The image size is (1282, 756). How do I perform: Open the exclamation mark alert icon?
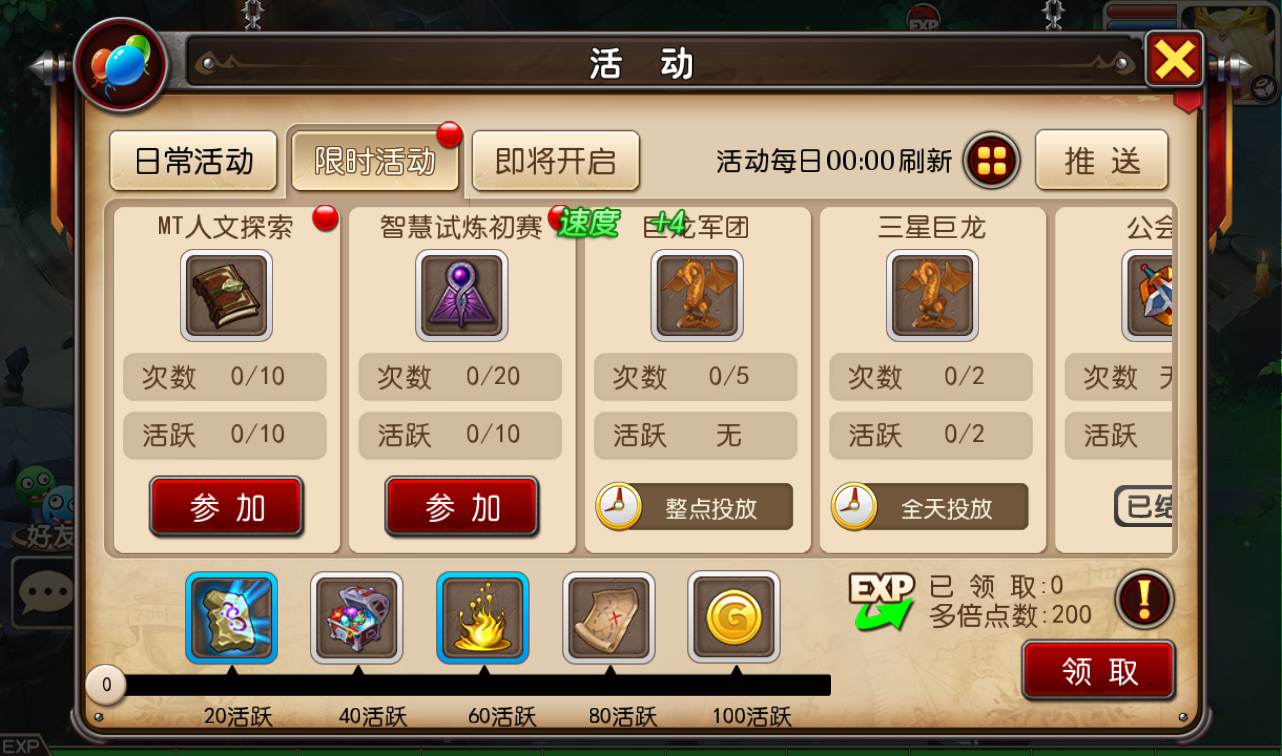click(1143, 599)
